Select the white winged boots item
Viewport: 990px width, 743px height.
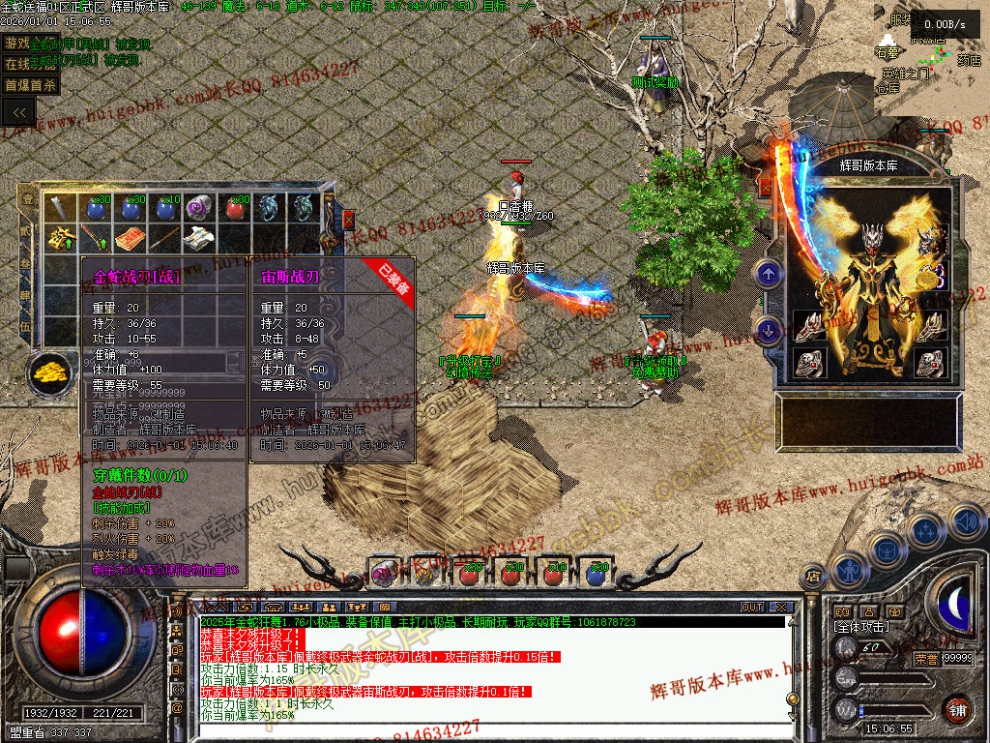click(x=201, y=238)
